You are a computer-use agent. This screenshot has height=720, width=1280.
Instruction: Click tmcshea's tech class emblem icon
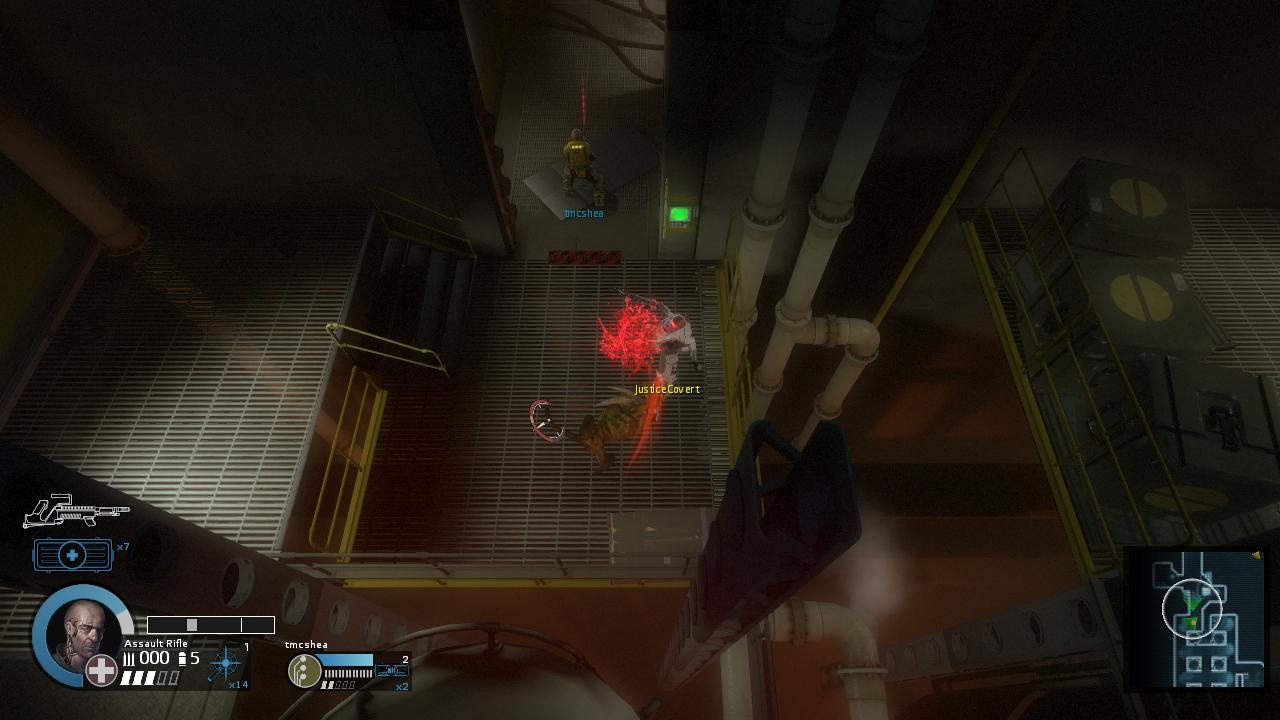pos(304,669)
